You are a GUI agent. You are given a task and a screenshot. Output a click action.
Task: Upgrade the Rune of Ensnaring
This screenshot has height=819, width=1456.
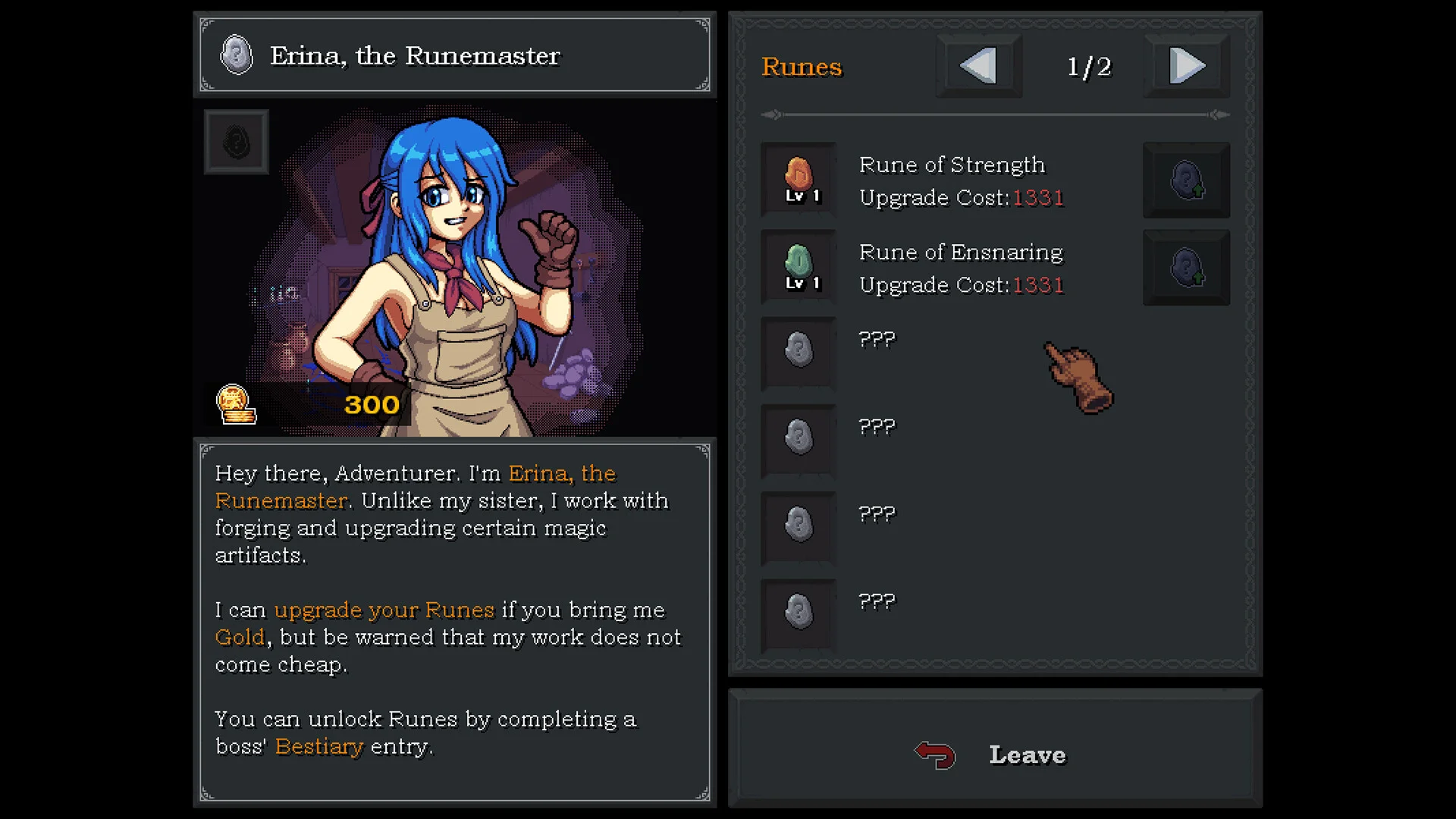pyautogui.click(x=1186, y=268)
